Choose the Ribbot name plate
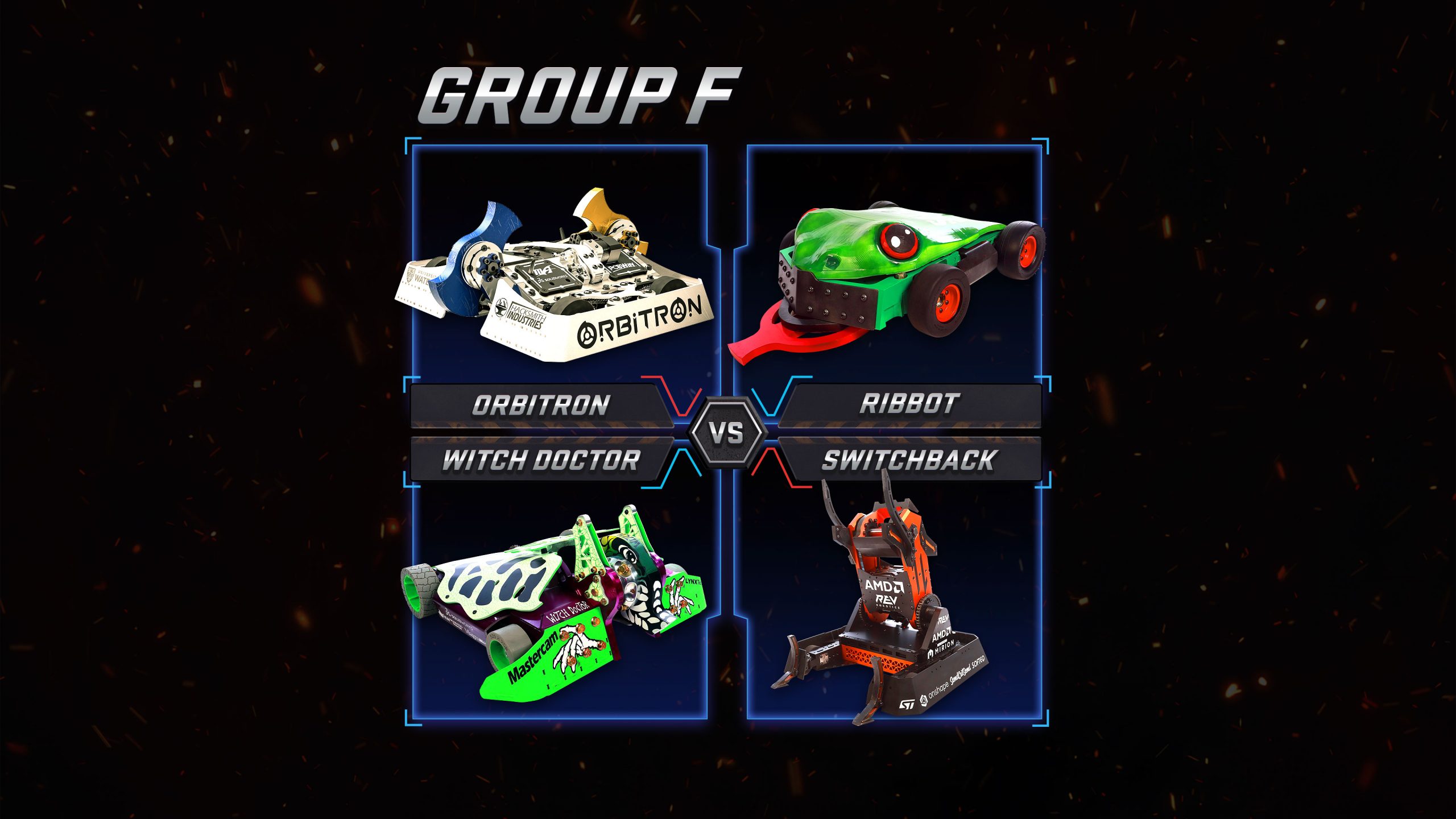Viewport: 1456px width, 819px height. 909,404
